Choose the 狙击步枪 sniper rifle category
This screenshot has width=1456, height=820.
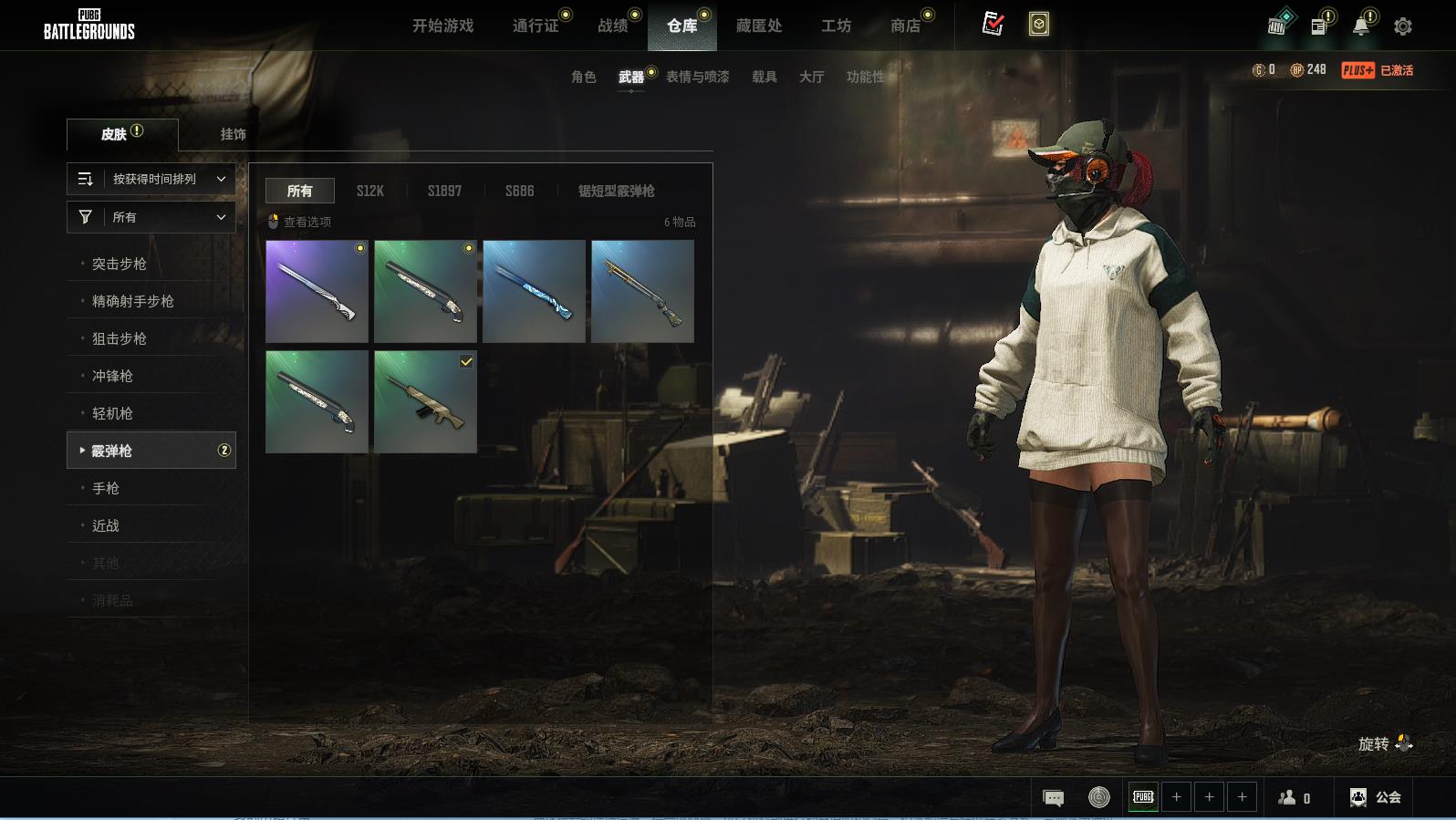click(x=119, y=338)
